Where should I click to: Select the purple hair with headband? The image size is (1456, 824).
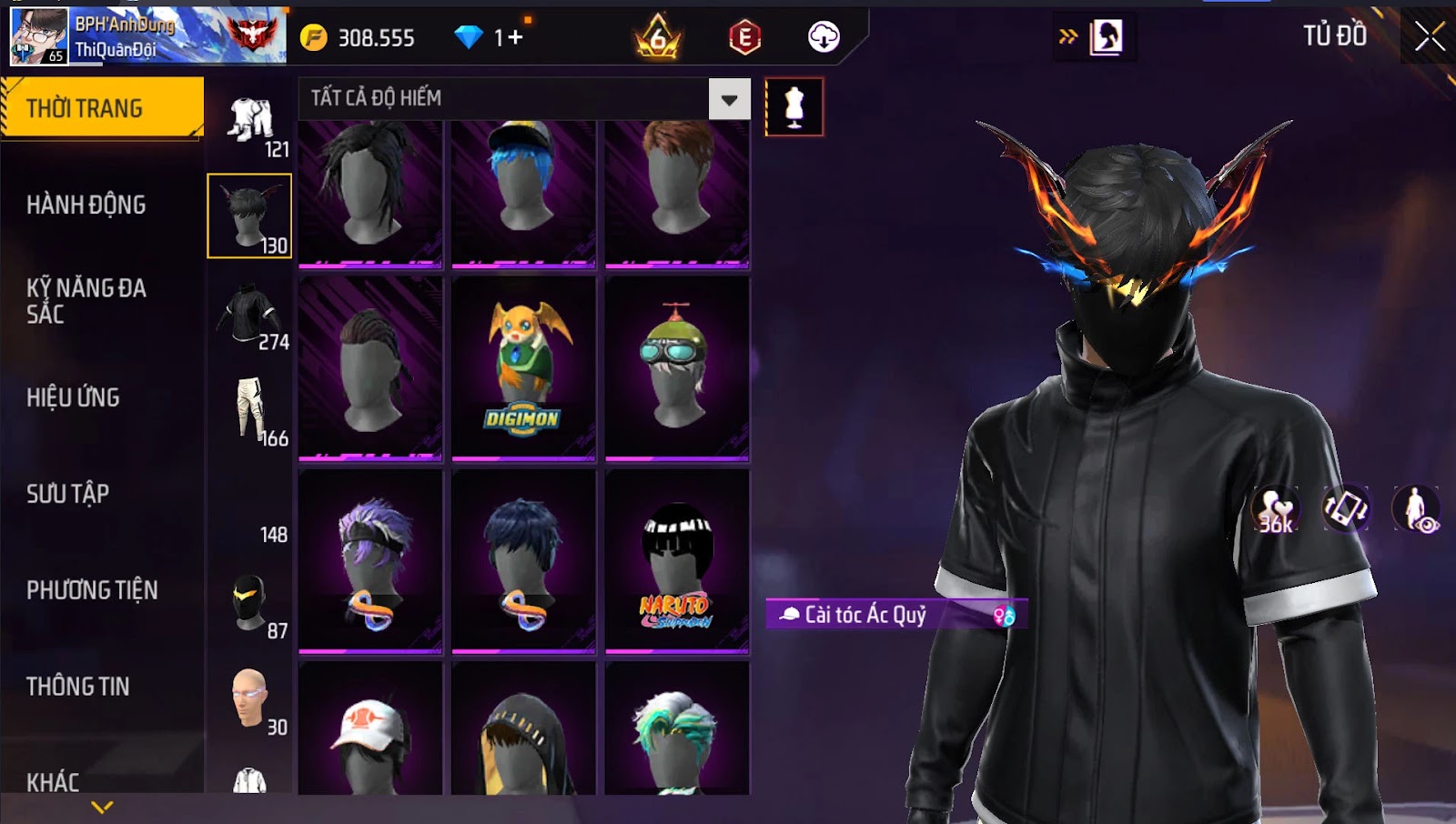click(370, 561)
